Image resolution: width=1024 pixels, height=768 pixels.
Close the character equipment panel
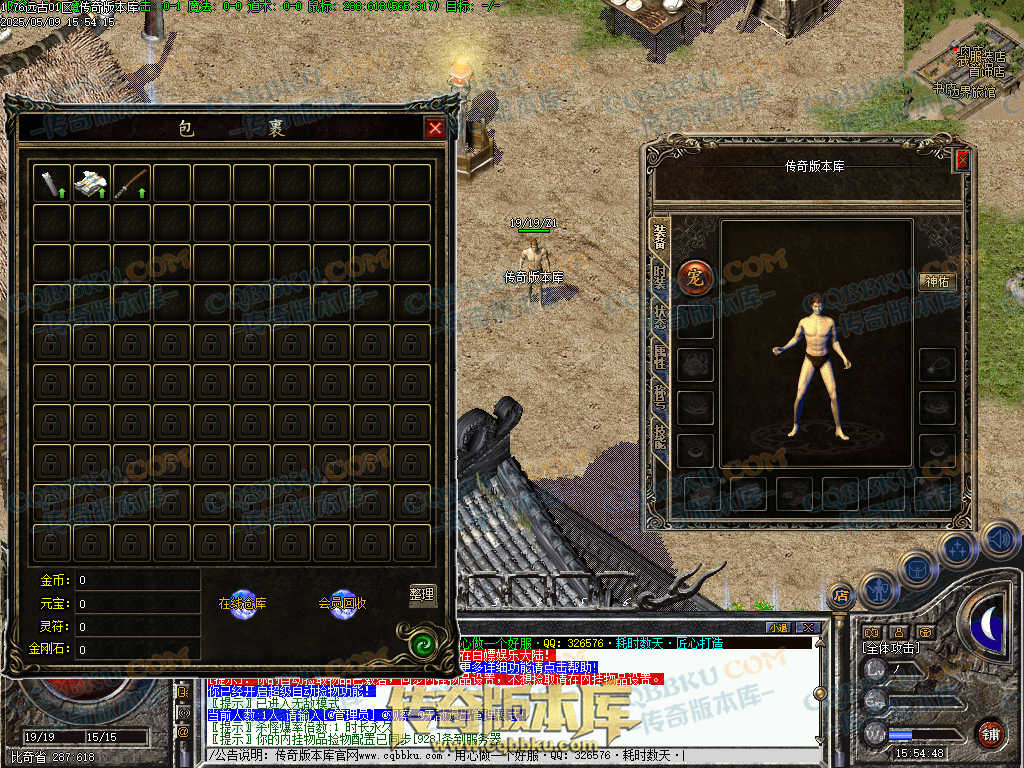coord(962,159)
